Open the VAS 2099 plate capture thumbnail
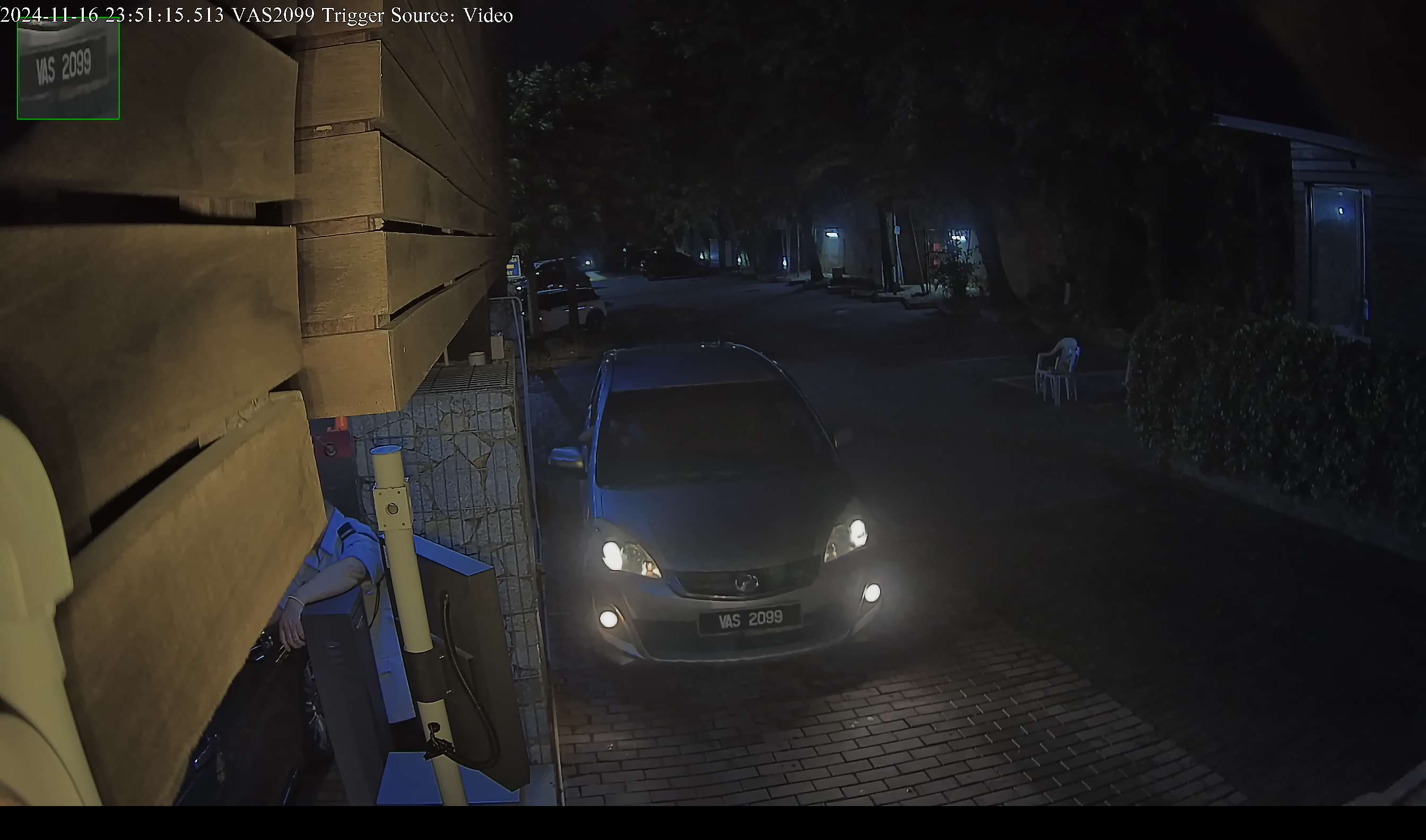This screenshot has width=1426, height=840. pos(68,68)
